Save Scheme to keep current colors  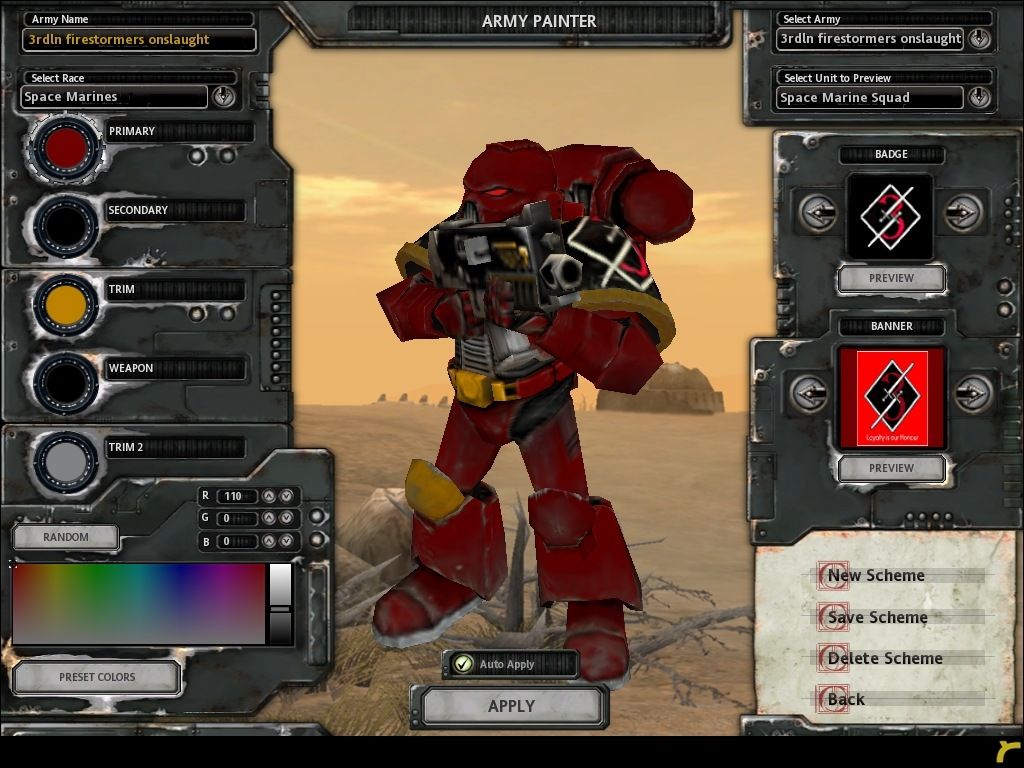pyautogui.click(x=877, y=618)
